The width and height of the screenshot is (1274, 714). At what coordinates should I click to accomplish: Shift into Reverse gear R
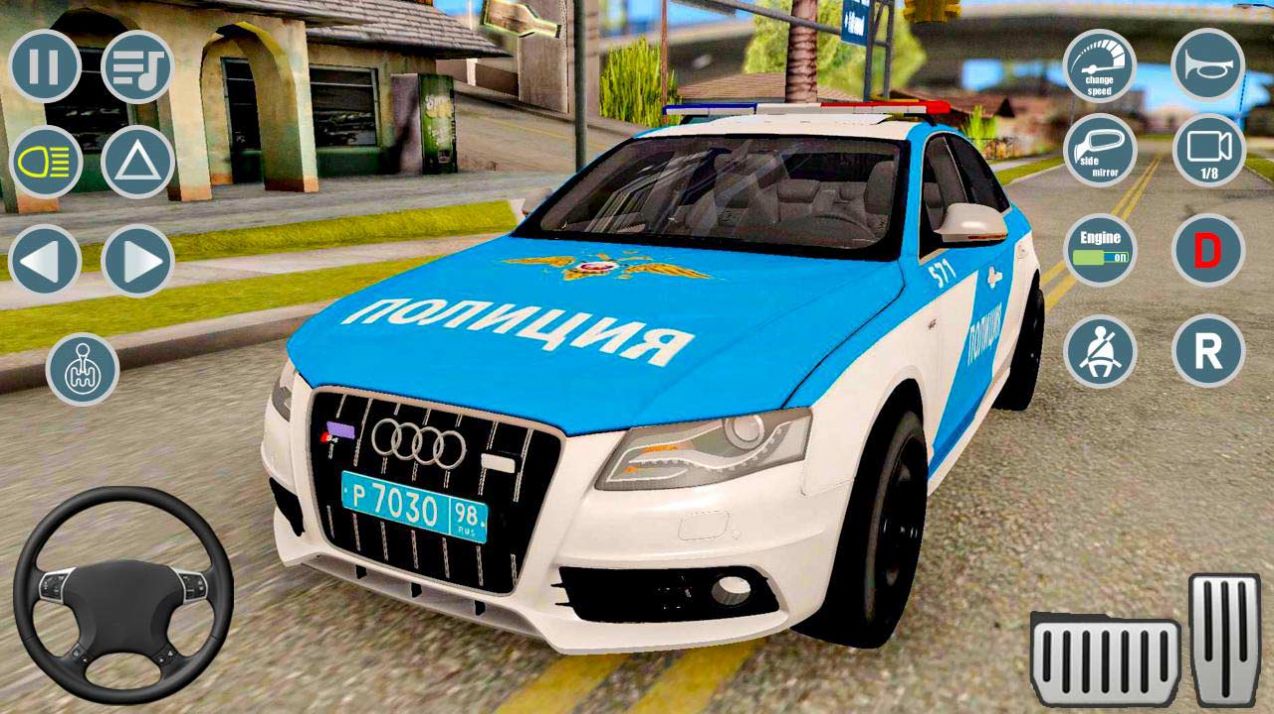(1208, 351)
